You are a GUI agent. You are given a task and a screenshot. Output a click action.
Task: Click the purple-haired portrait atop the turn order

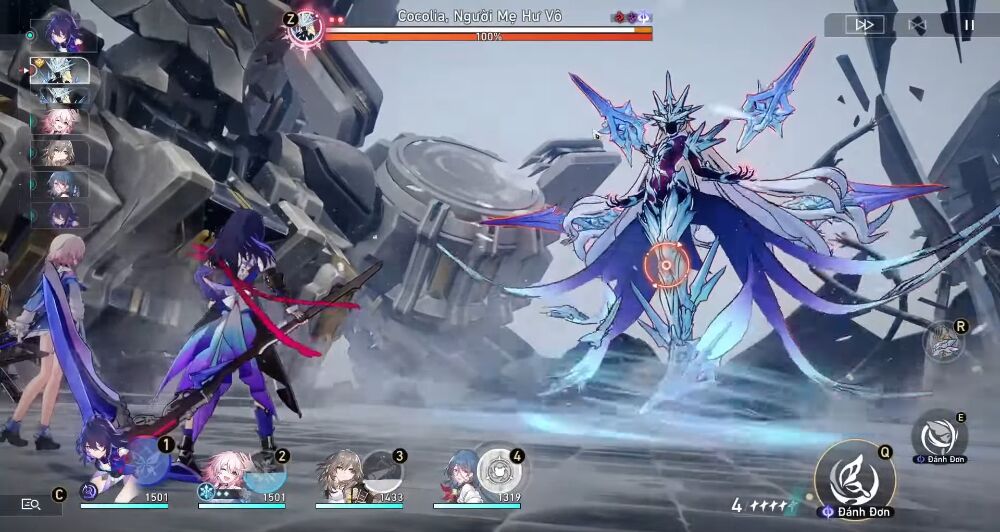pyautogui.click(x=63, y=35)
